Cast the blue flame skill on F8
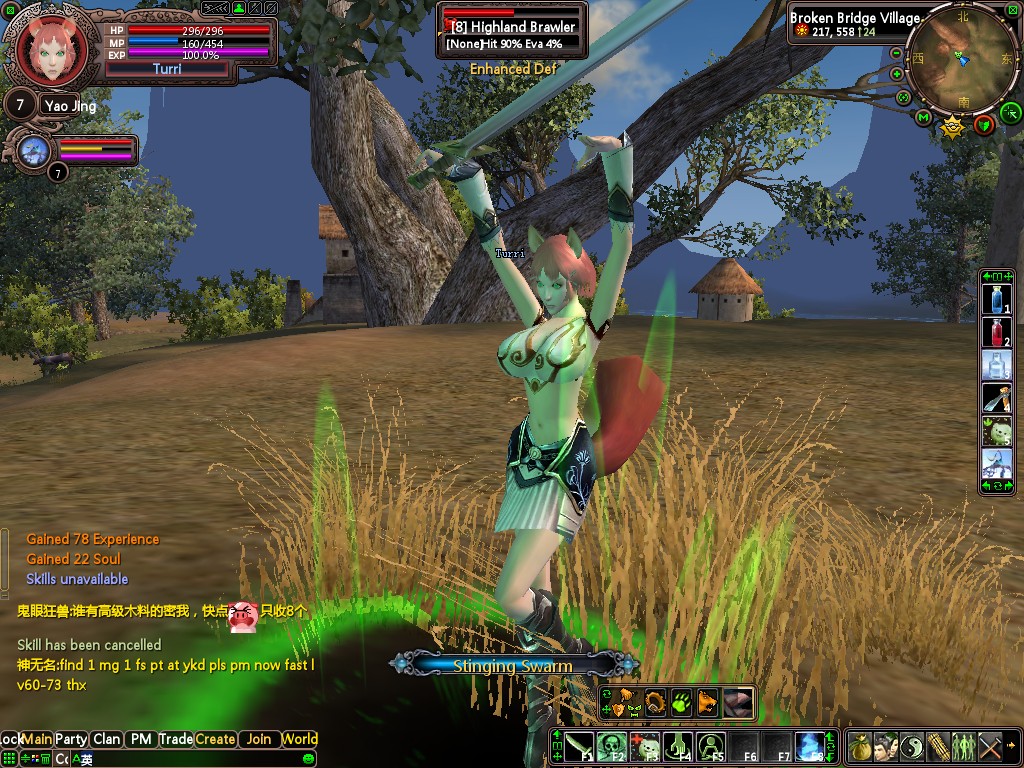The width and height of the screenshot is (1024, 768). [x=809, y=746]
